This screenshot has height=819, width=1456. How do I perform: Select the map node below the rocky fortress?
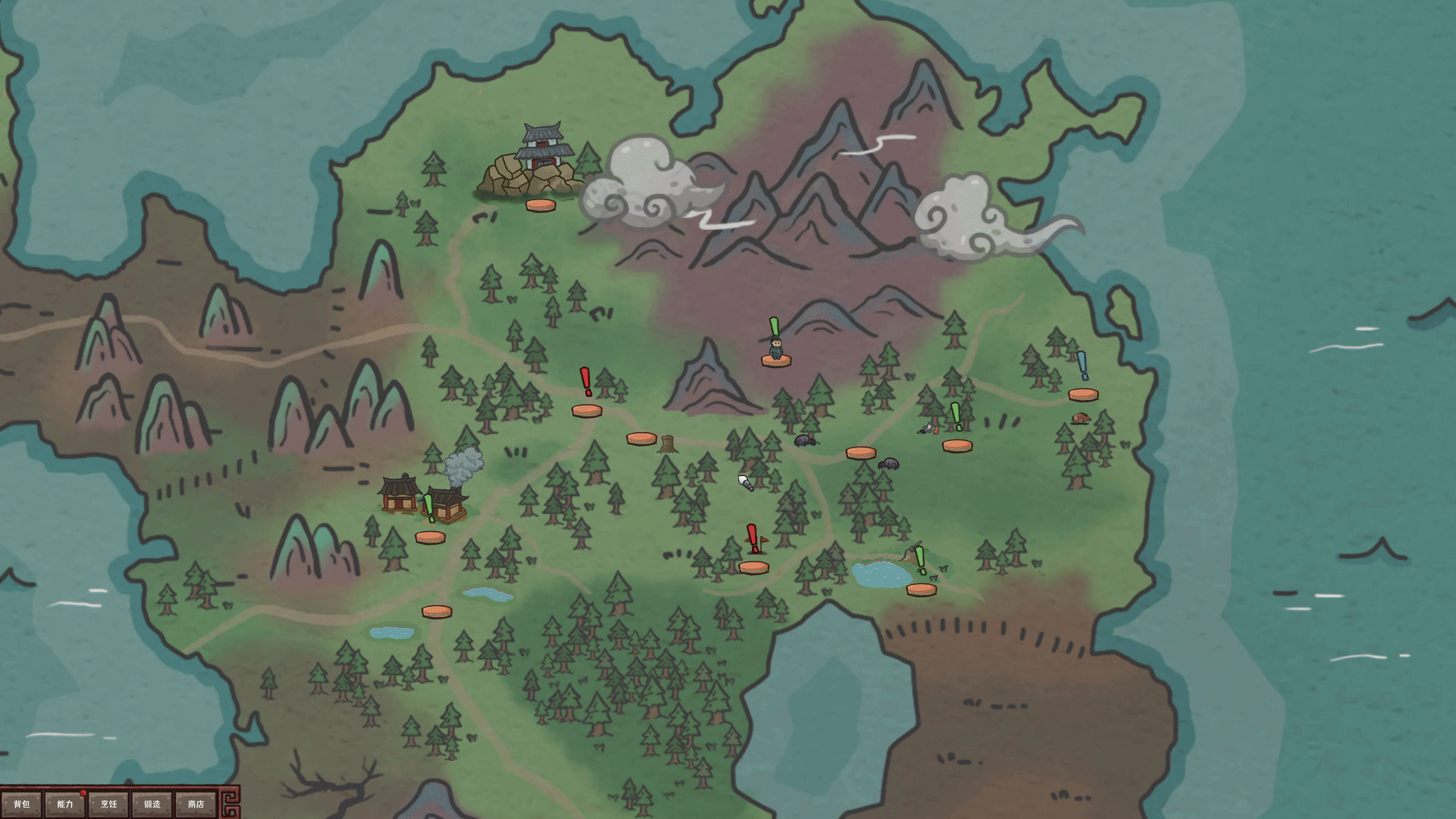point(540,205)
